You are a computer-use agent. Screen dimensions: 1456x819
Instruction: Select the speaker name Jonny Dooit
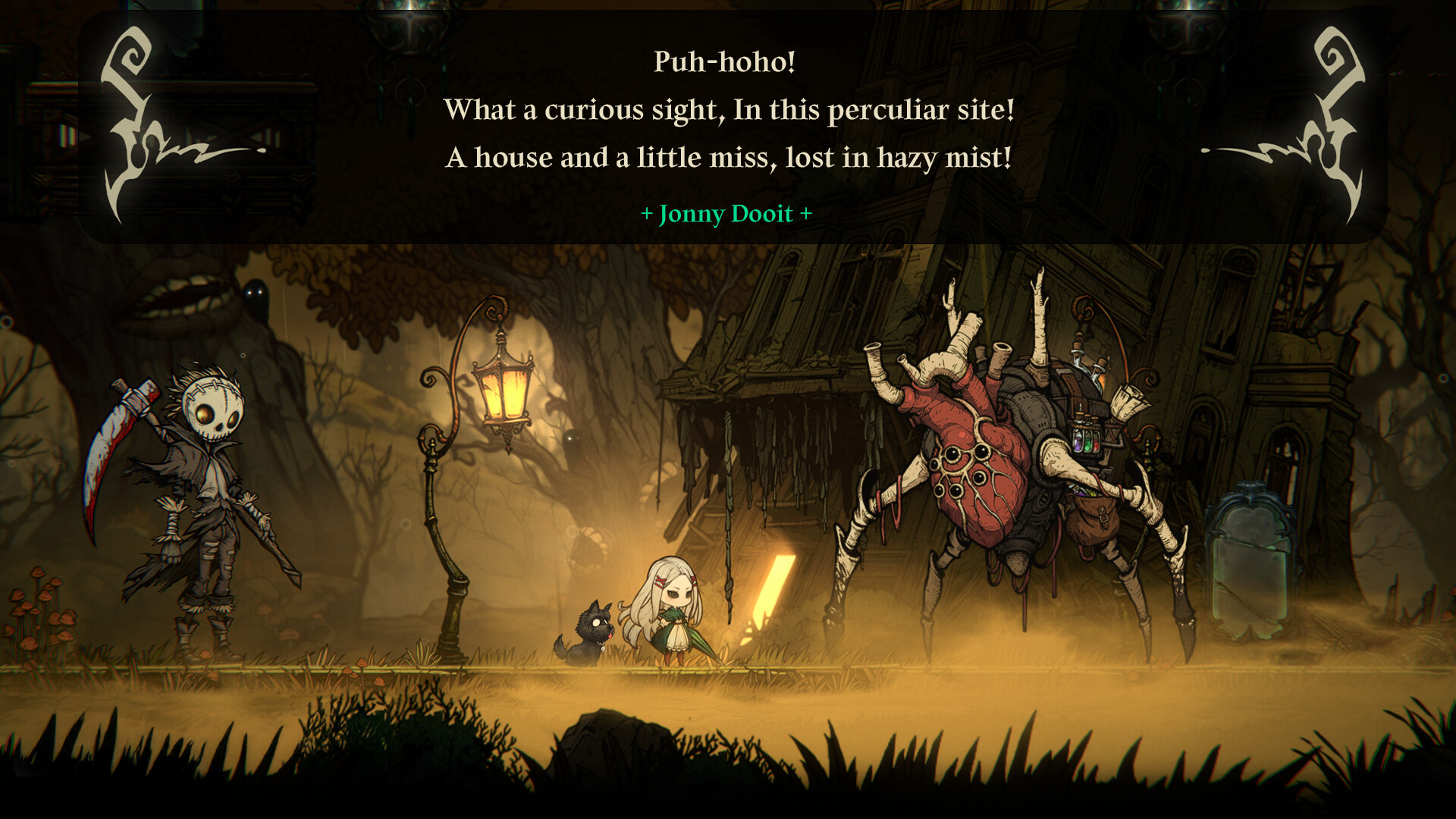pos(726,215)
